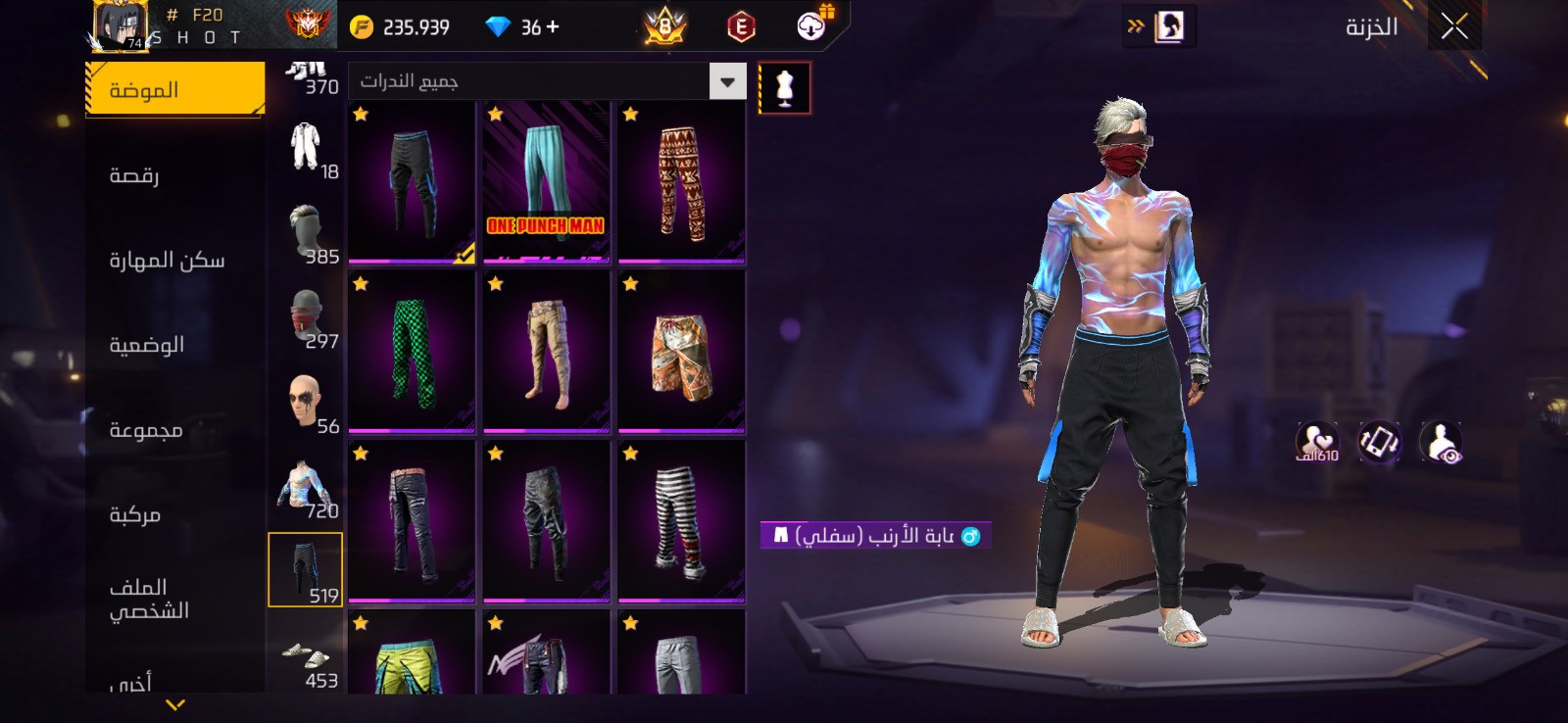Close the vault screen with the X
This screenshot has width=1568, height=723.
[1454, 26]
